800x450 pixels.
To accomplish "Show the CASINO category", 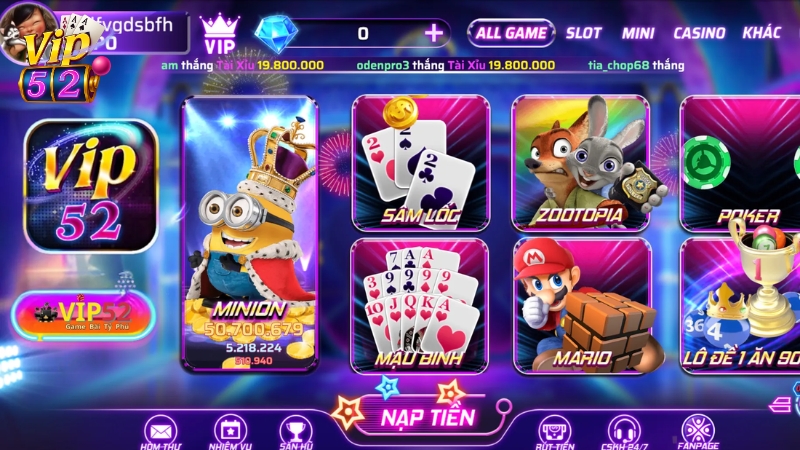I will point(699,33).
